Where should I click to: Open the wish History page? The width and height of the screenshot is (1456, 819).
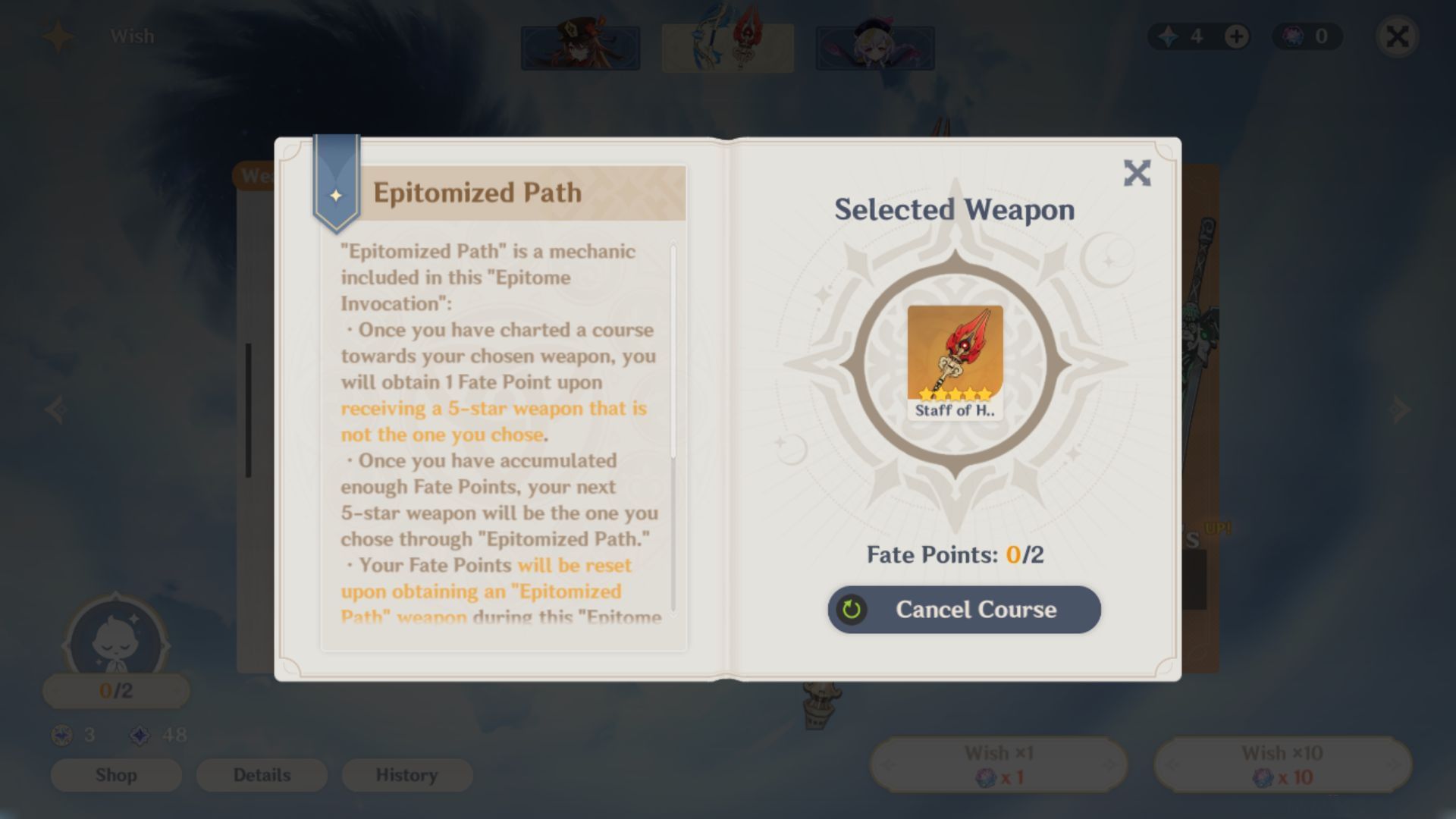[407, 775]
